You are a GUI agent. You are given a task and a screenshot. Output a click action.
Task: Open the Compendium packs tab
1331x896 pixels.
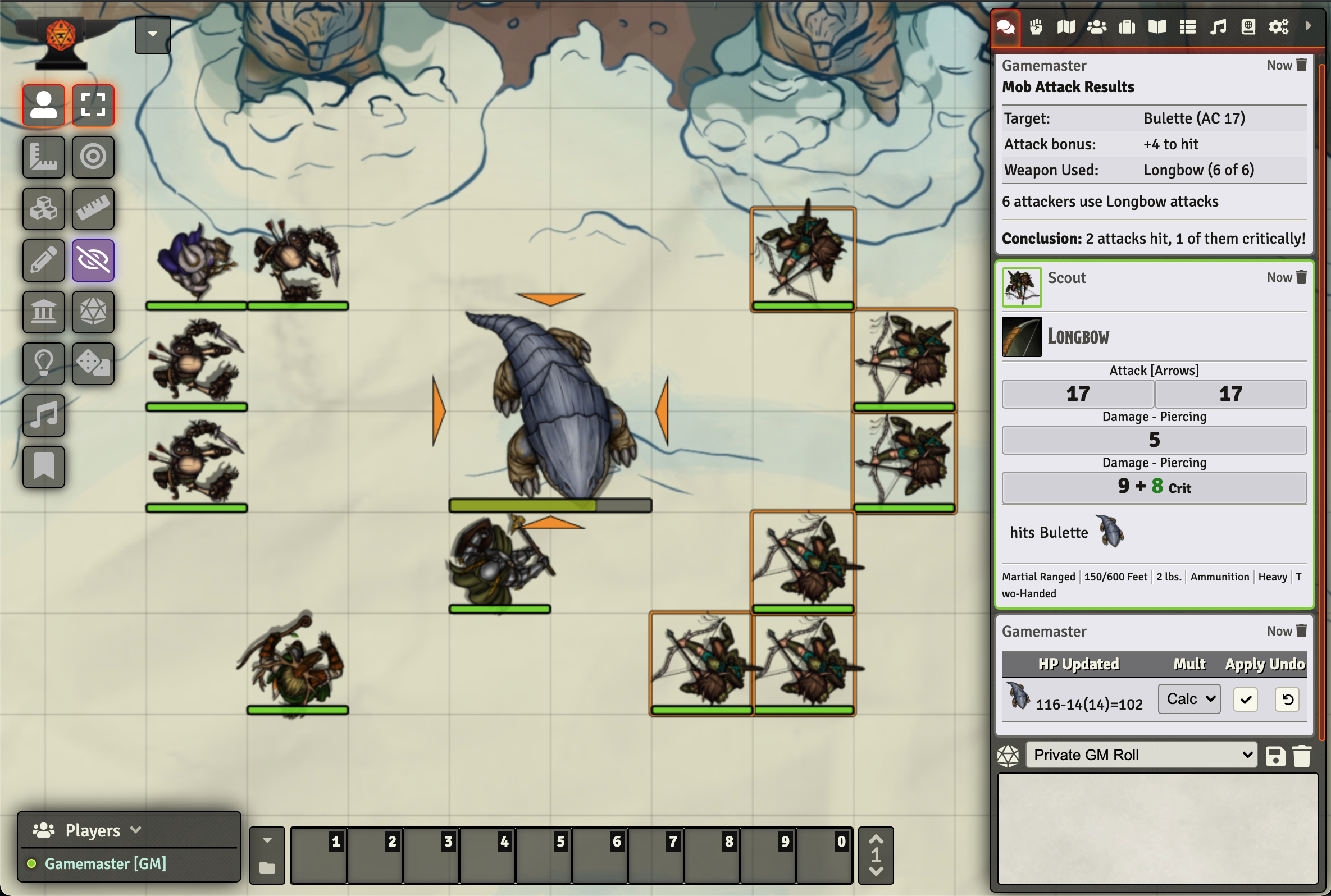[1248, 26]
